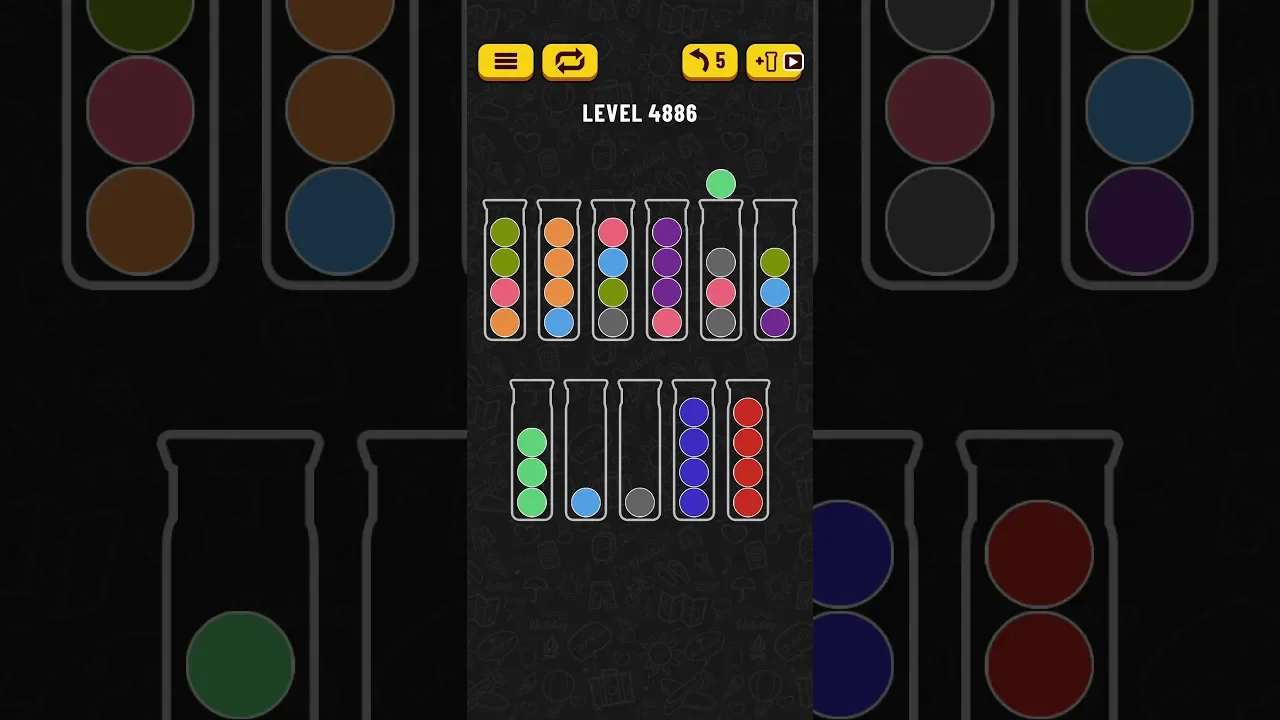The image size is (1280, 720).
Task: Select the tube with the lifted green ball
Action: [721, 272]
